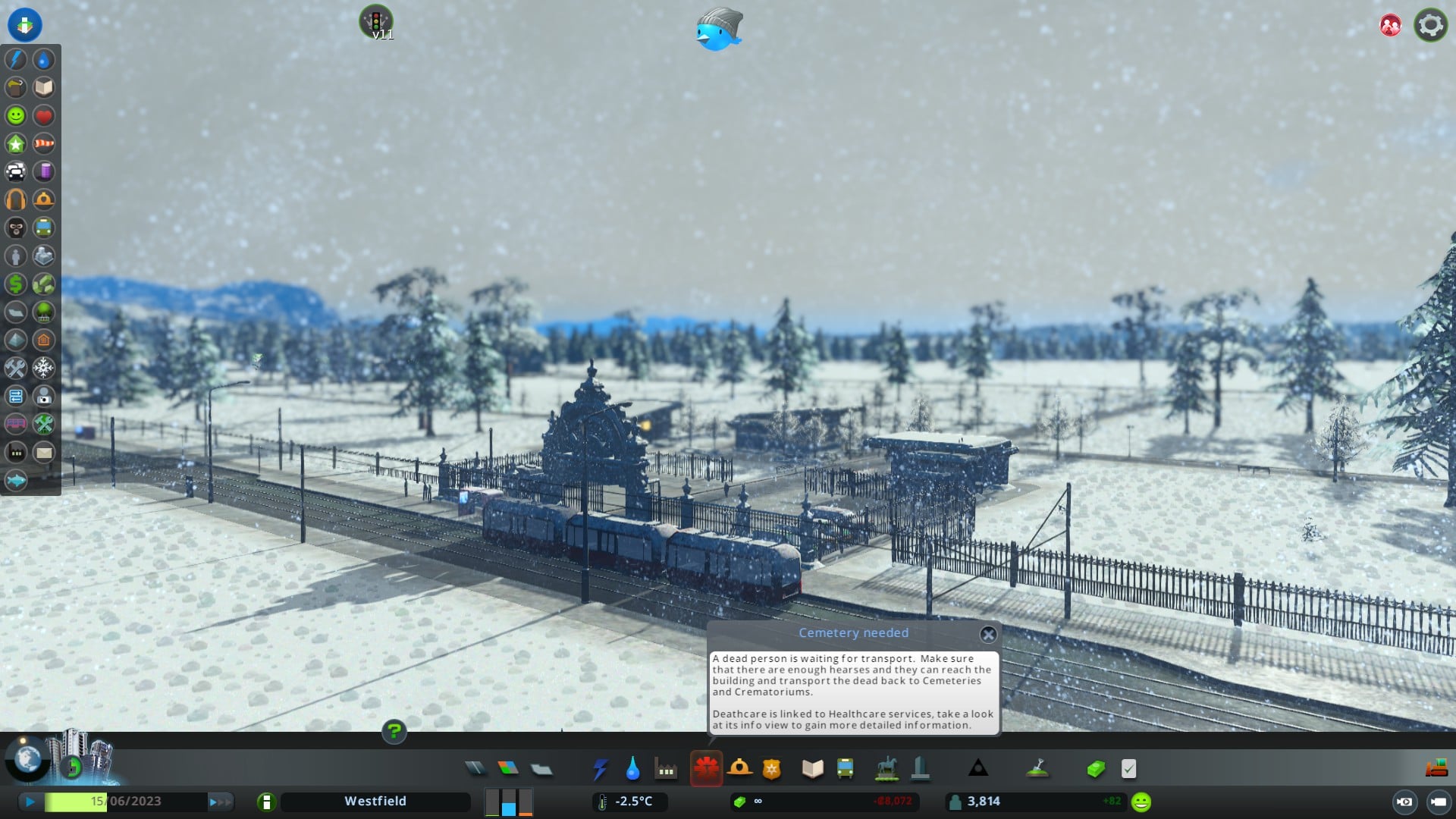Select the Education book menu
Screen dimensions: 1456x819
coord(812,769)
